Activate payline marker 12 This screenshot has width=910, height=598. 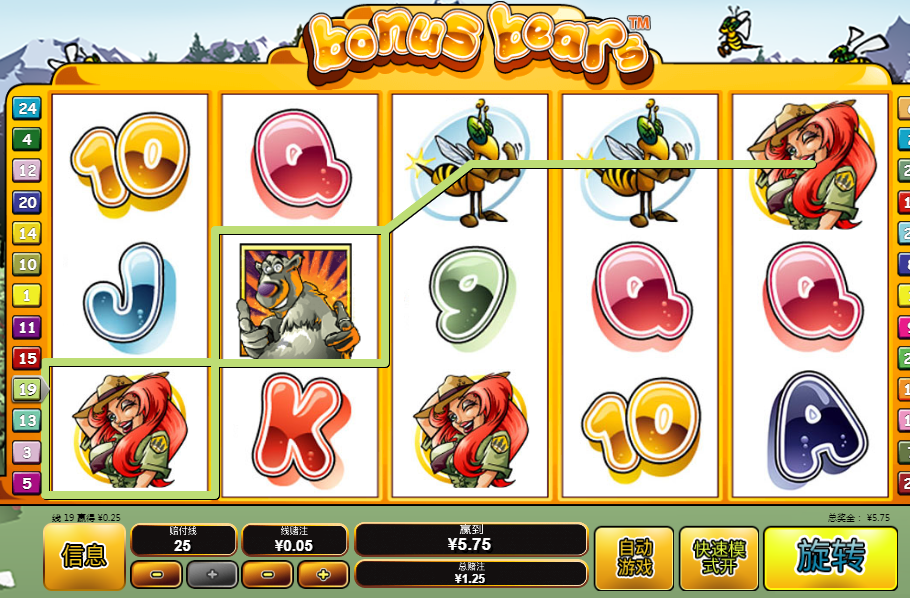(x=26, y=171)
